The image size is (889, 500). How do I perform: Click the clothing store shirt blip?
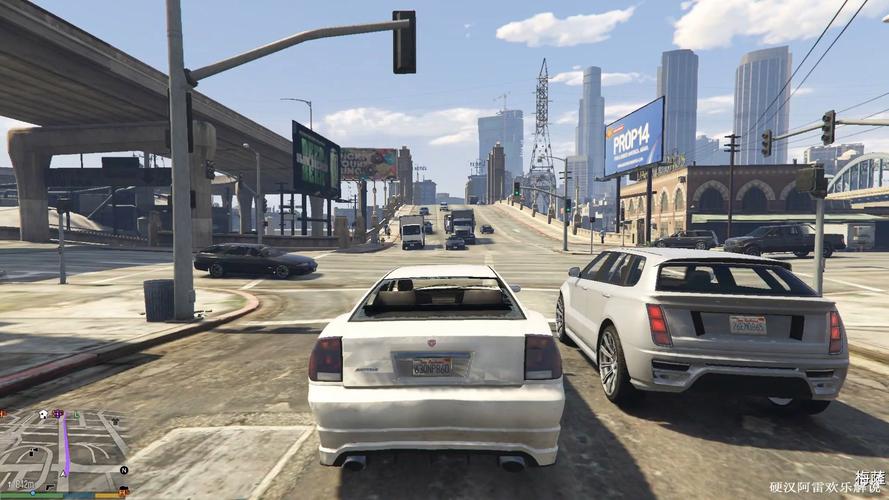pyautogui.click(x=115, y=421)
